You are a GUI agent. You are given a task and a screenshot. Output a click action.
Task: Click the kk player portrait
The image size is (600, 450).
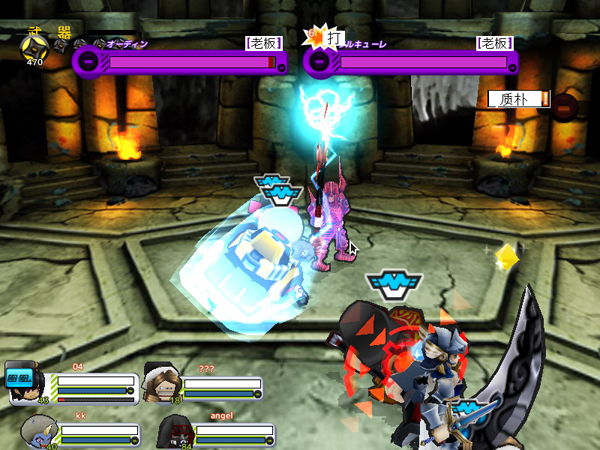coord(37,431)
